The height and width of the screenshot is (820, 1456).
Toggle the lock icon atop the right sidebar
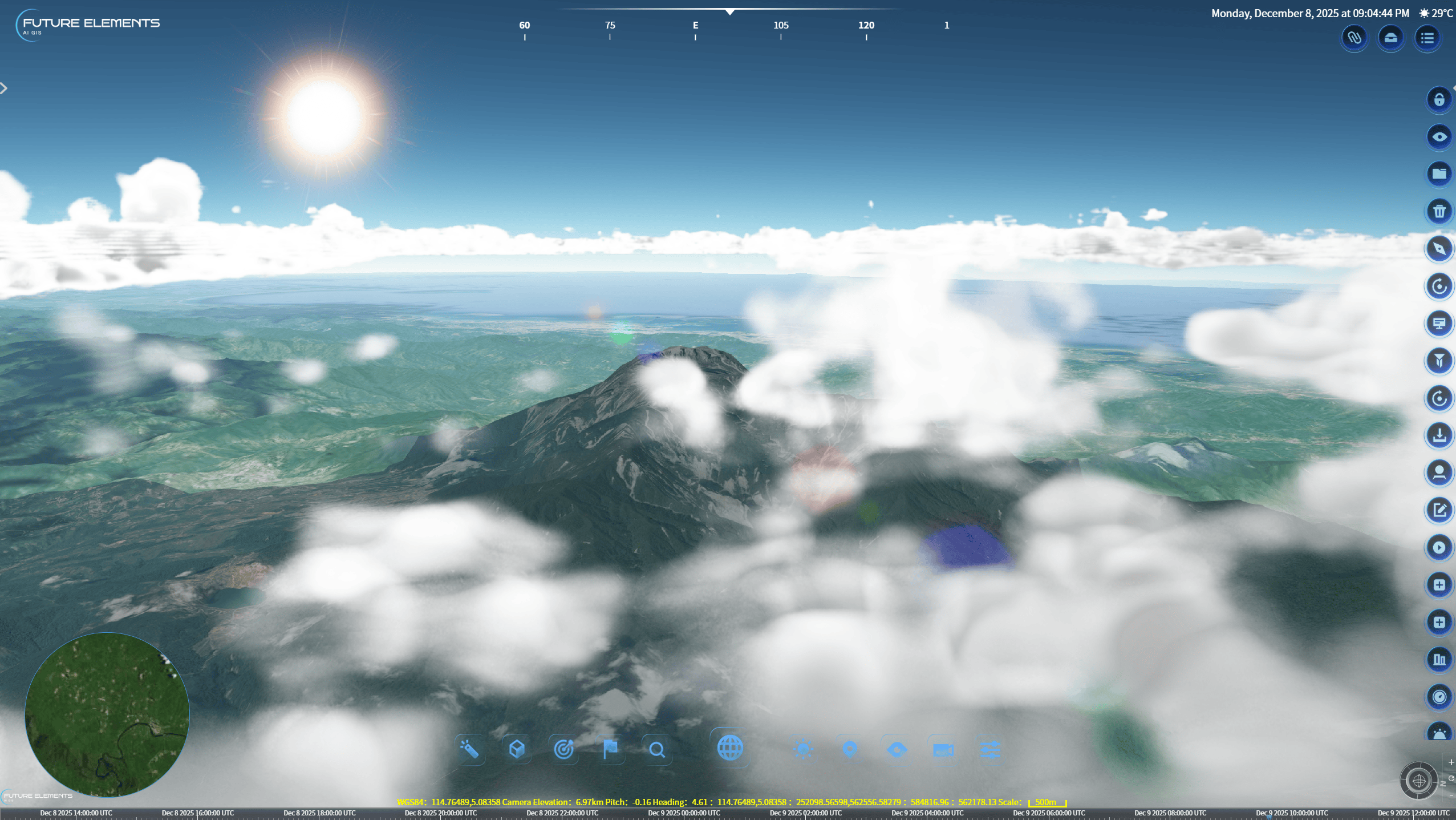(x=1439, y=99)
